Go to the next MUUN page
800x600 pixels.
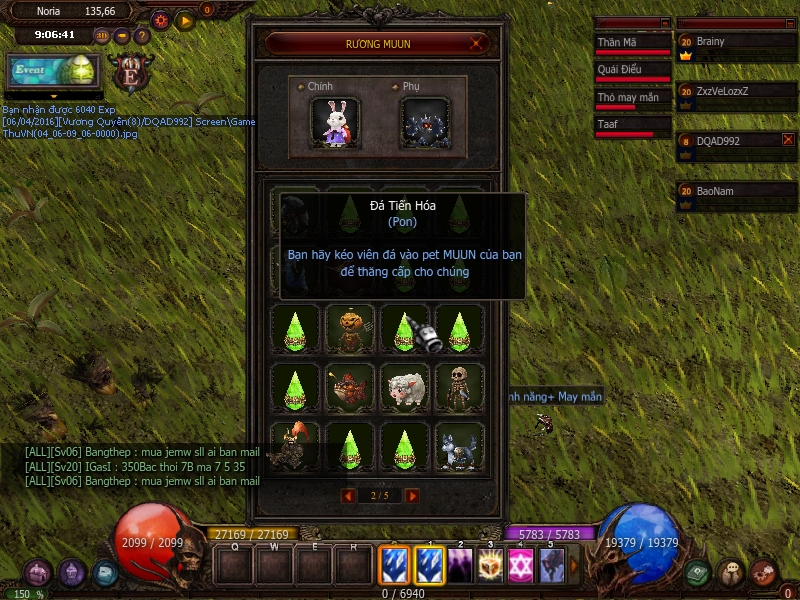click(x=412, y=495)
